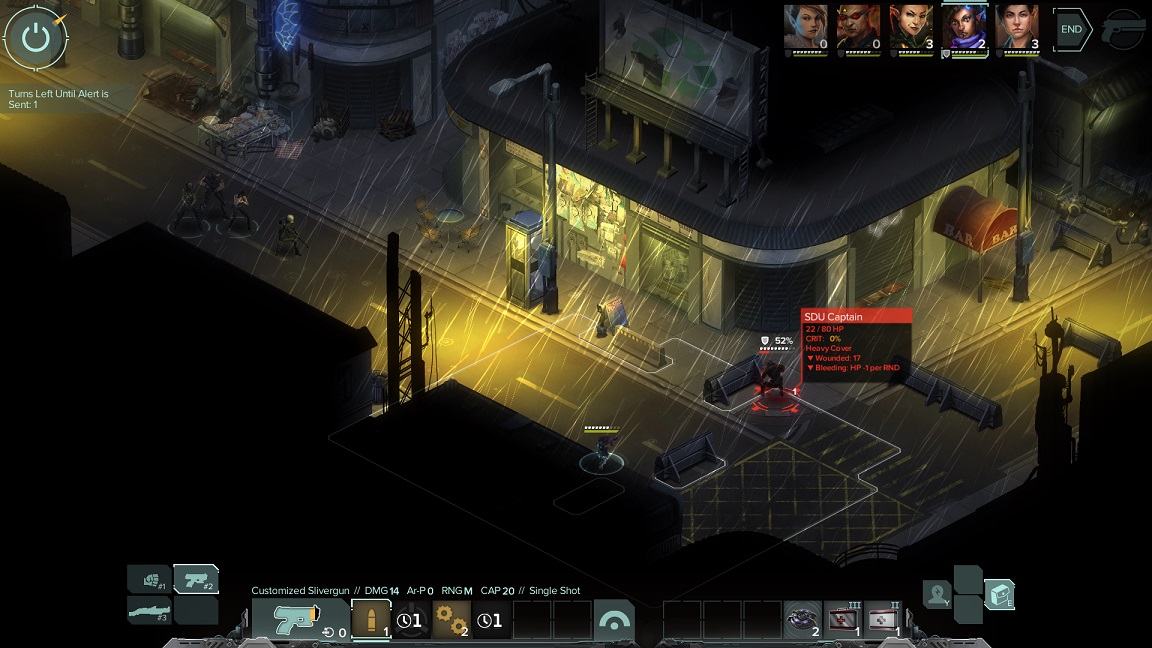Use the tier II medkit
The image size is (1152, 648).
883,620
